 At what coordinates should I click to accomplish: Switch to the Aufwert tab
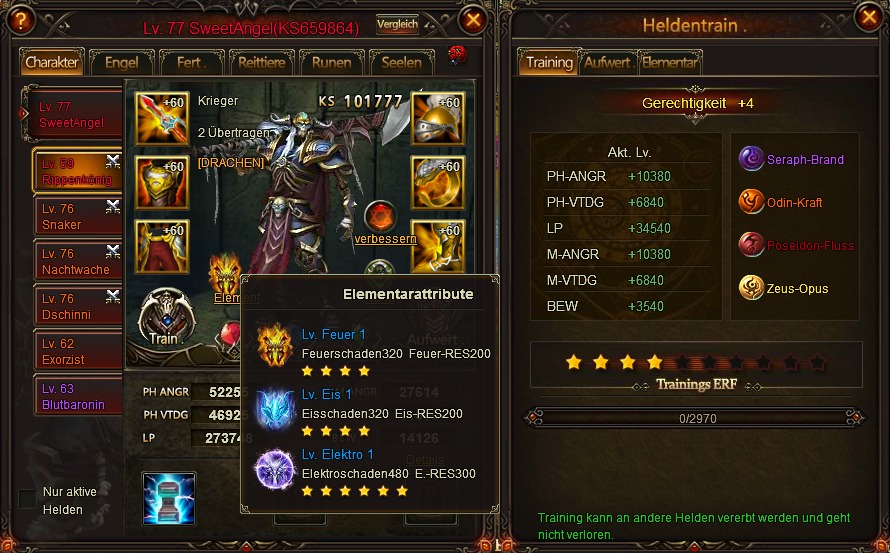[x=608, y=62]
